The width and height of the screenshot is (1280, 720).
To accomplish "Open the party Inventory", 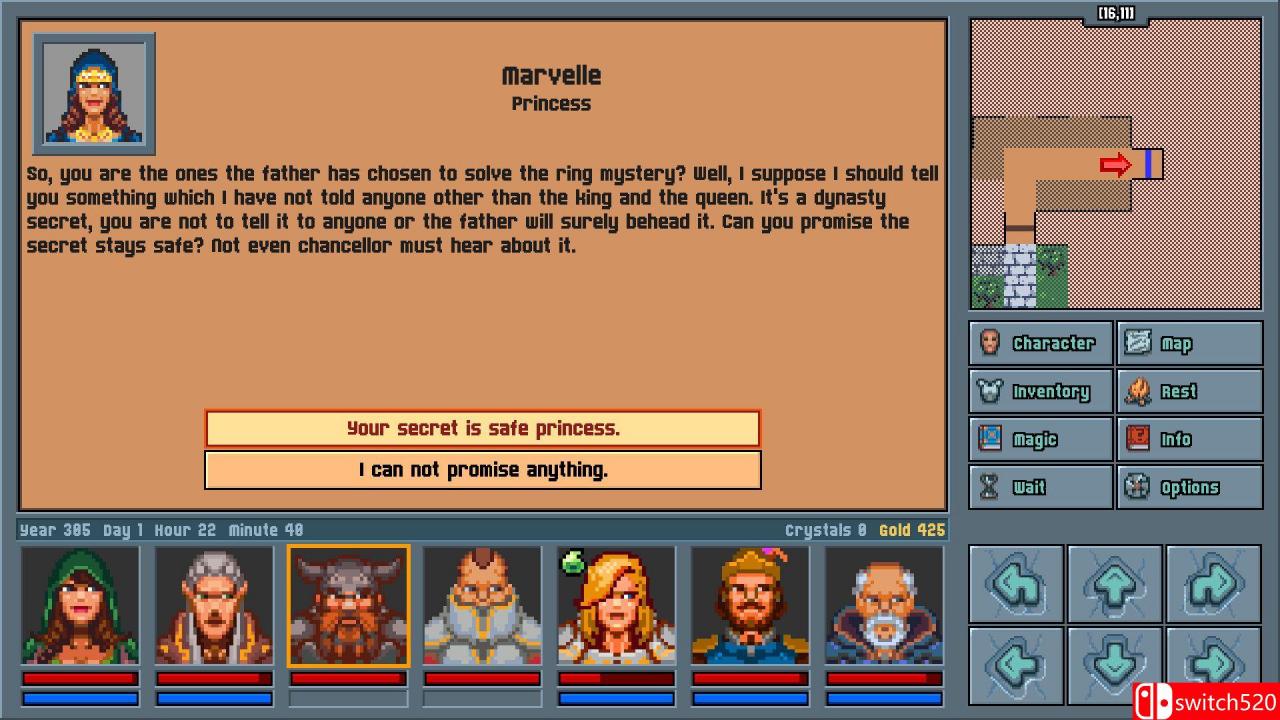I will (x=1040, y=390).
